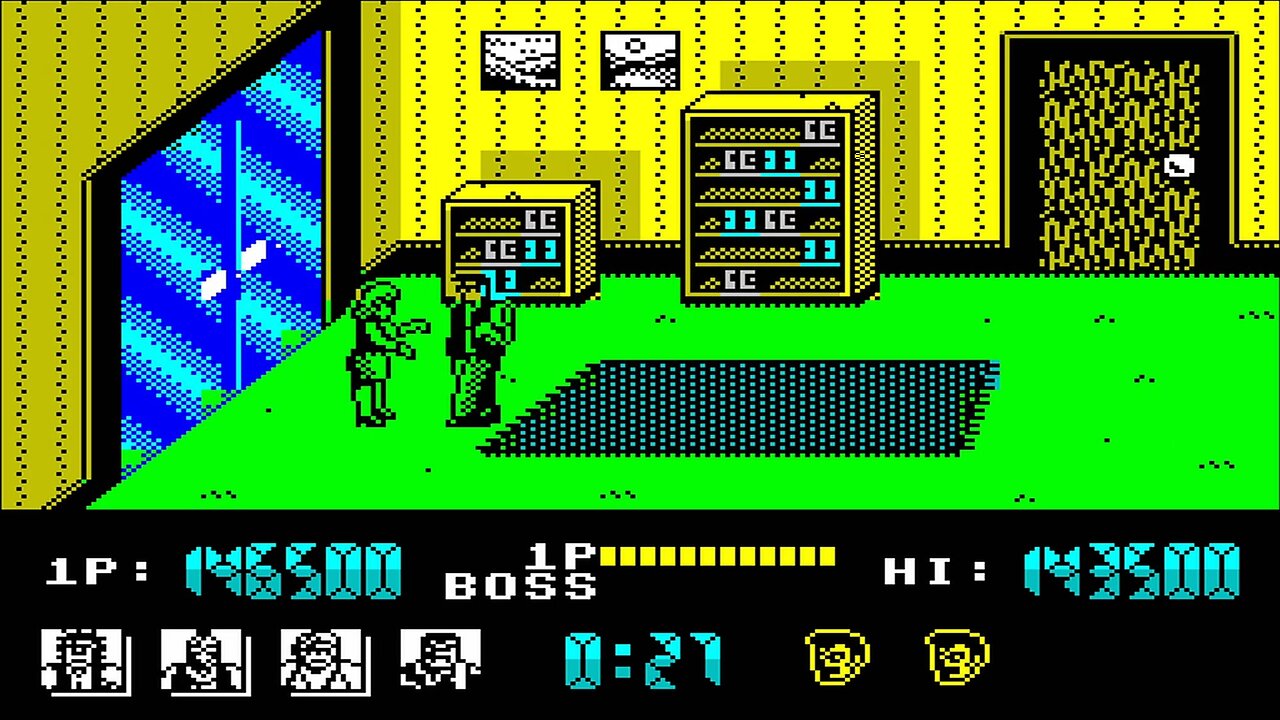
Task: Click the yellow player health bar
Action: [x=720, y=555]
